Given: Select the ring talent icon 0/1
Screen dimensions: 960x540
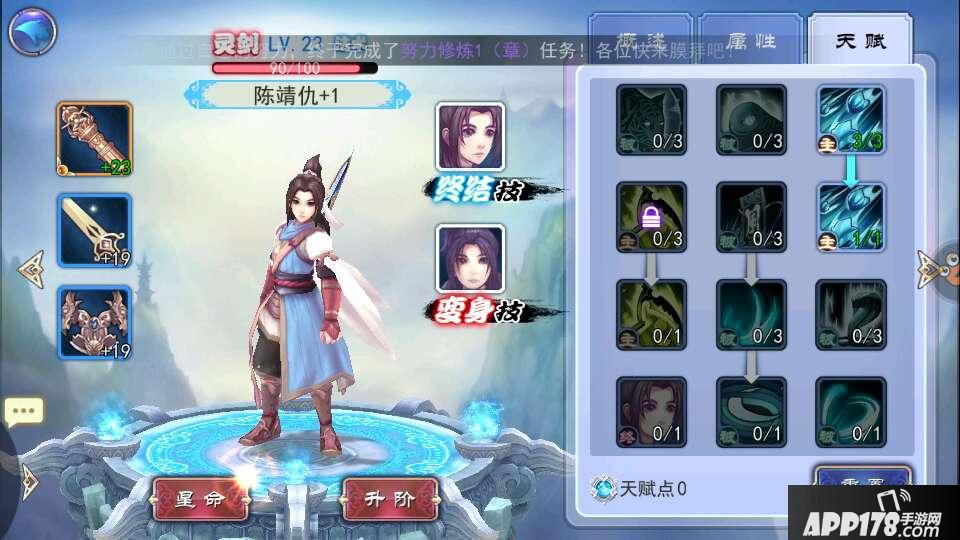Looking at the screenshot, I should click(x=751, y=412).
